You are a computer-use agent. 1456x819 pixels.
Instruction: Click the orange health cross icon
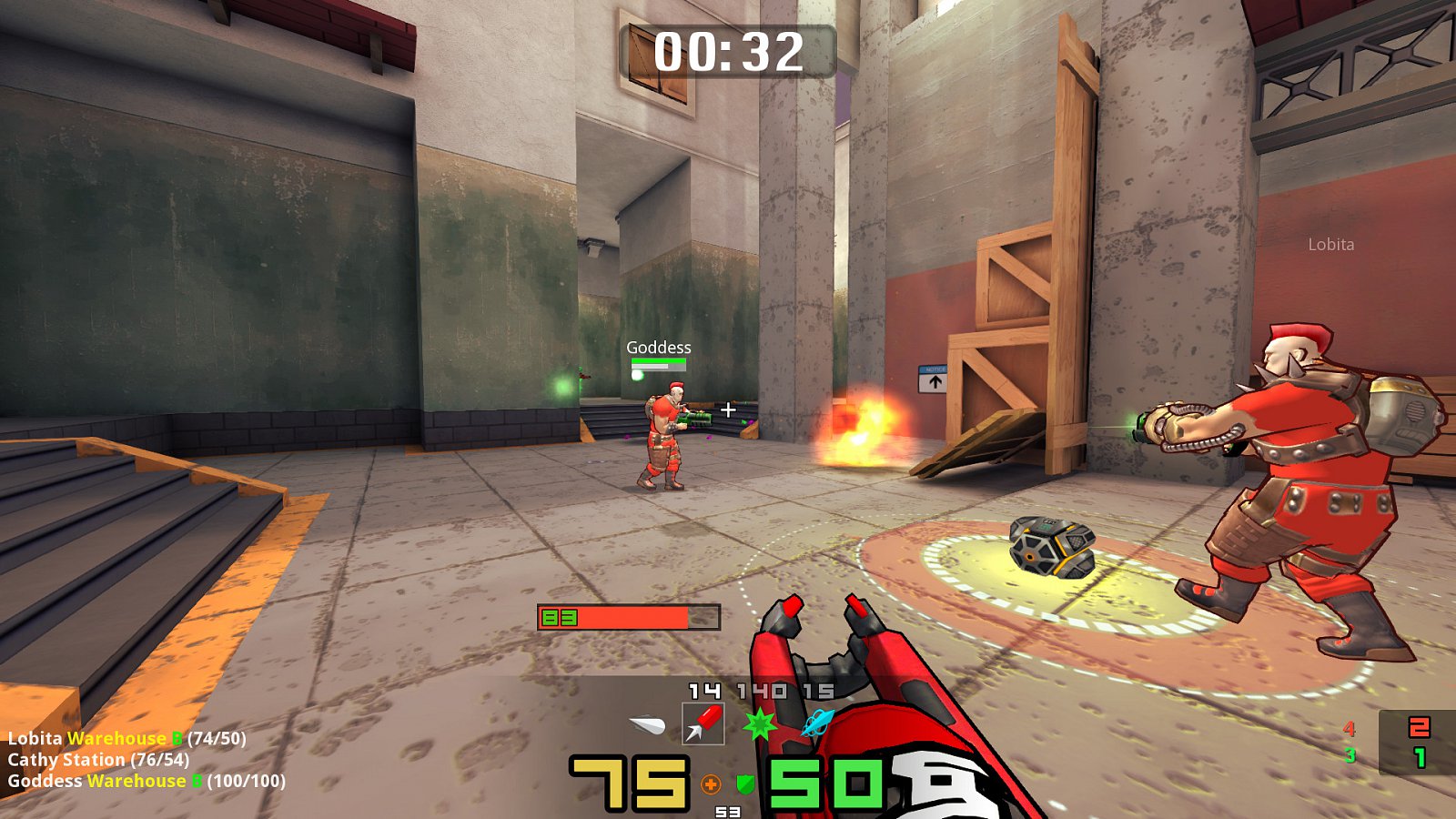click(x=711, y=784)
